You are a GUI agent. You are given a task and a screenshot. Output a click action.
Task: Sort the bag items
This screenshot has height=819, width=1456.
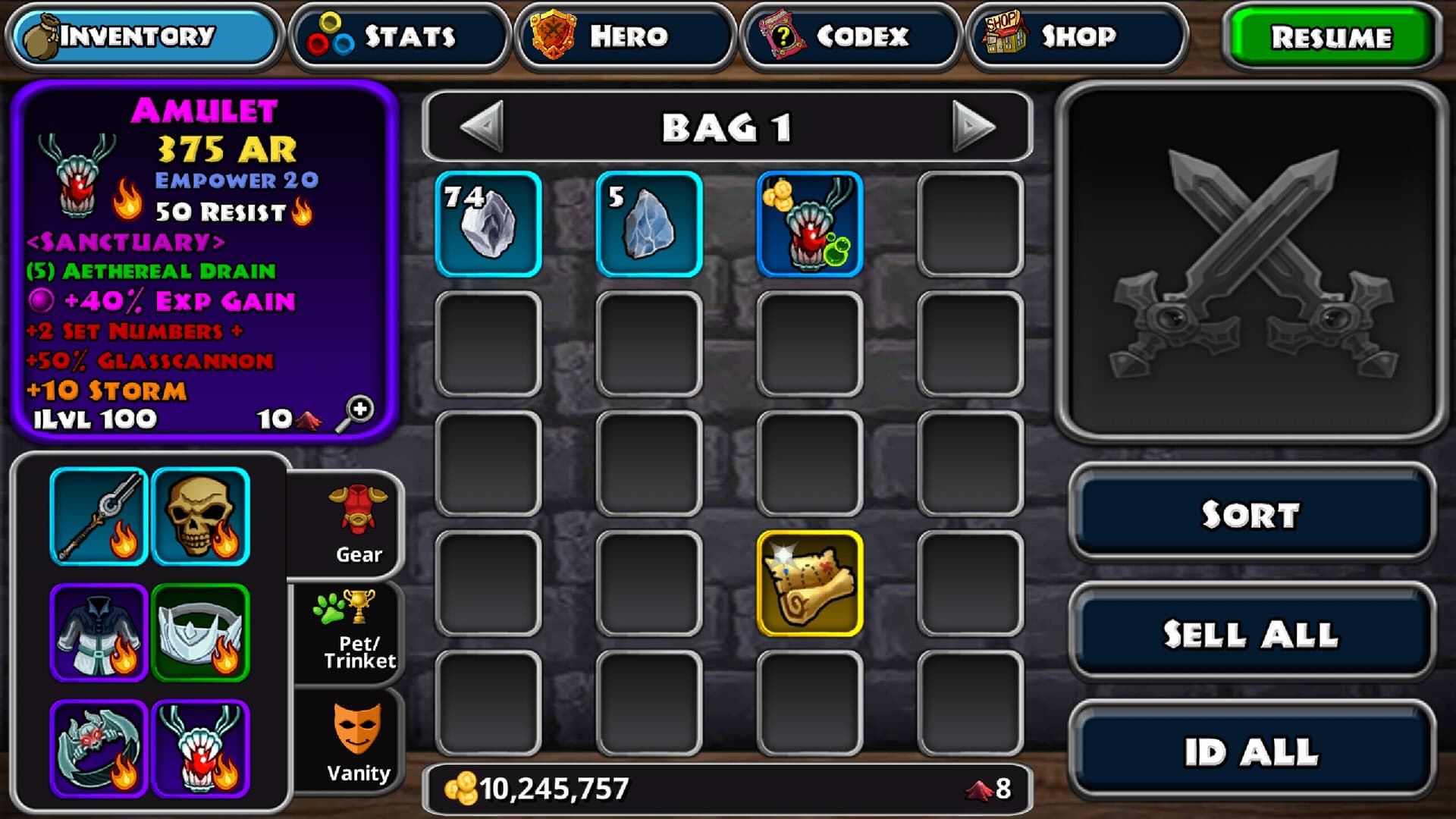pyautogui.click(x=1251, y=514)
